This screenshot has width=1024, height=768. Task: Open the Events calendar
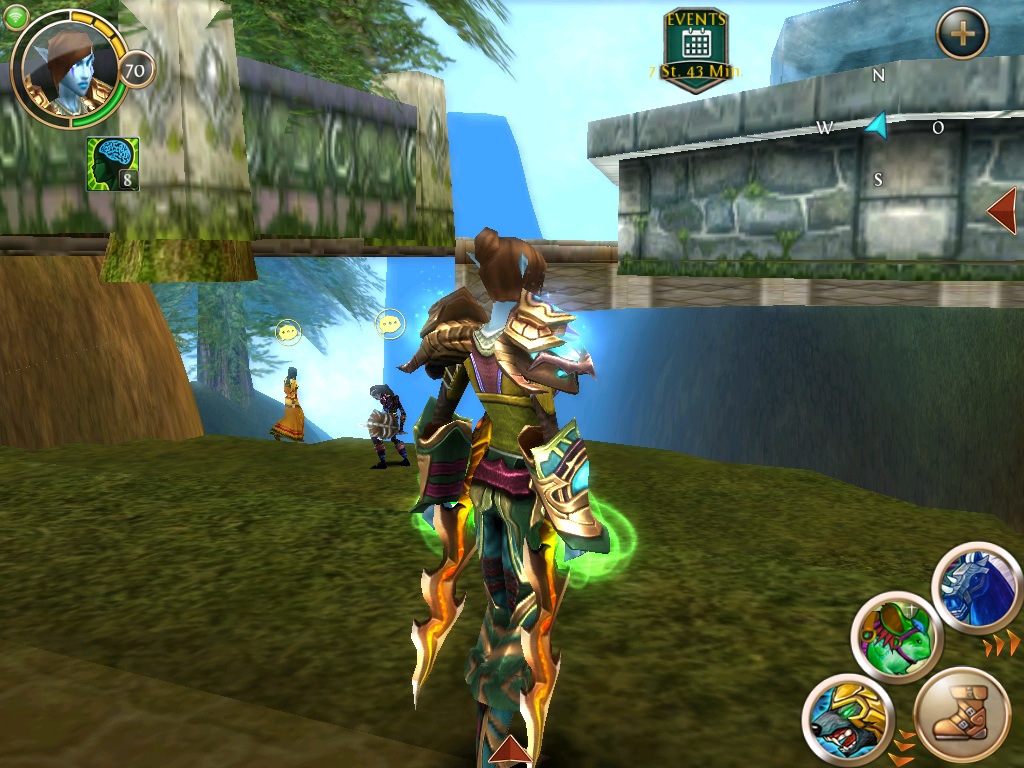(696, 44)
